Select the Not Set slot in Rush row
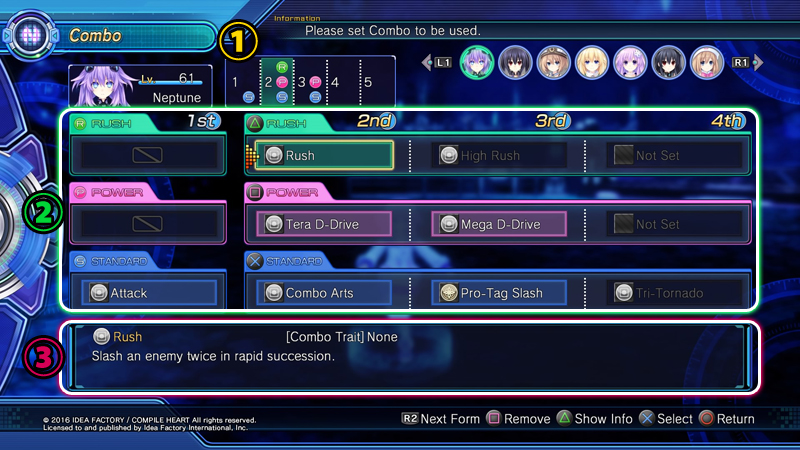This screenshot has height=450, width=800. pyautogui.click(x=675, y=155)
